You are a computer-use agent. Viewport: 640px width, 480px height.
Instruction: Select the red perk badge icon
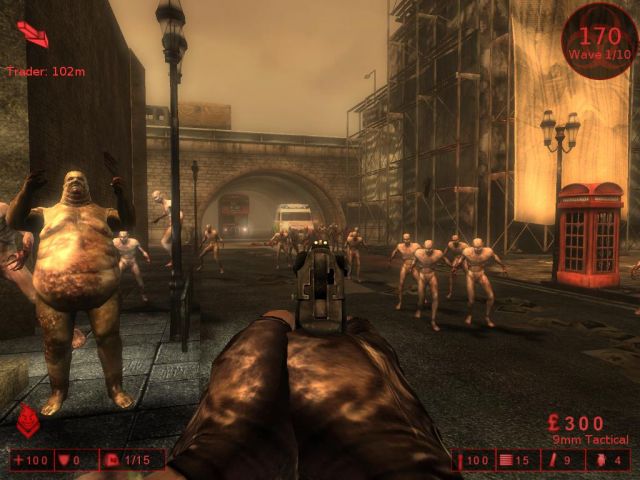pyautogui.click(x=28, y=421)
